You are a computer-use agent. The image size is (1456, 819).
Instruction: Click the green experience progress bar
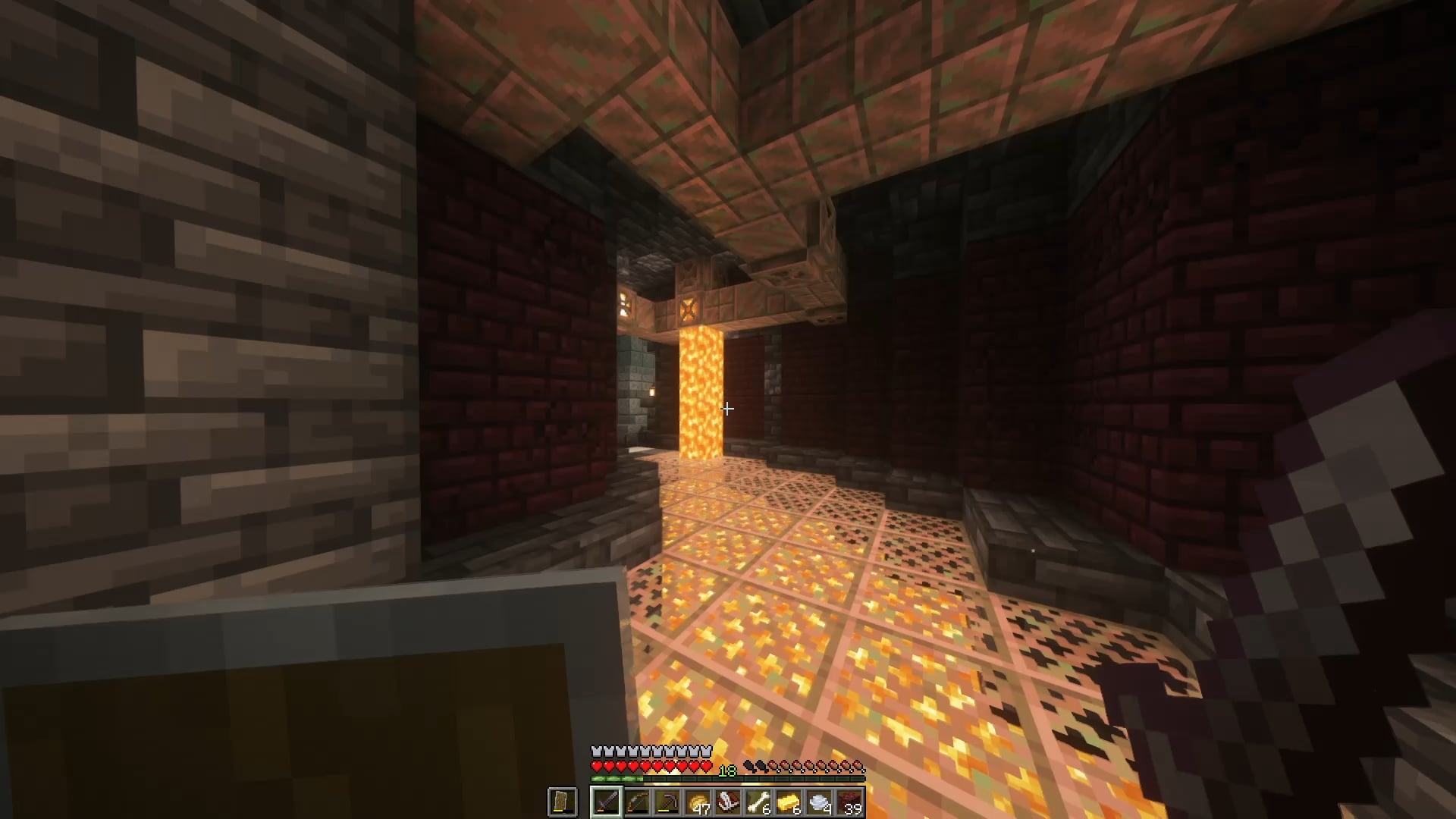614,778
